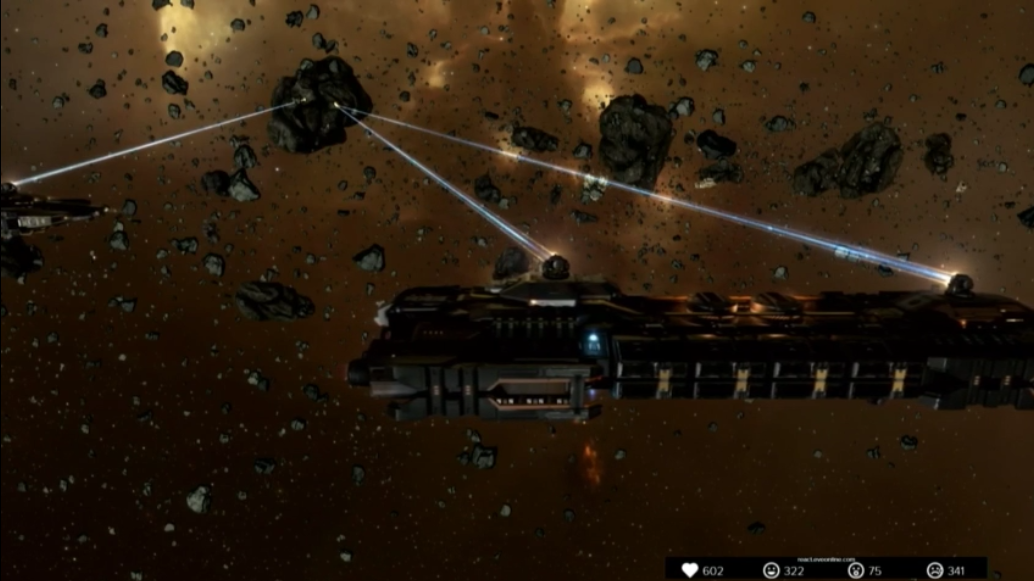The width and height of the screenshot is (1034, 581).
Task: Click the smiling face reaction
Action: pyautogui.click(x=771, y=570)
